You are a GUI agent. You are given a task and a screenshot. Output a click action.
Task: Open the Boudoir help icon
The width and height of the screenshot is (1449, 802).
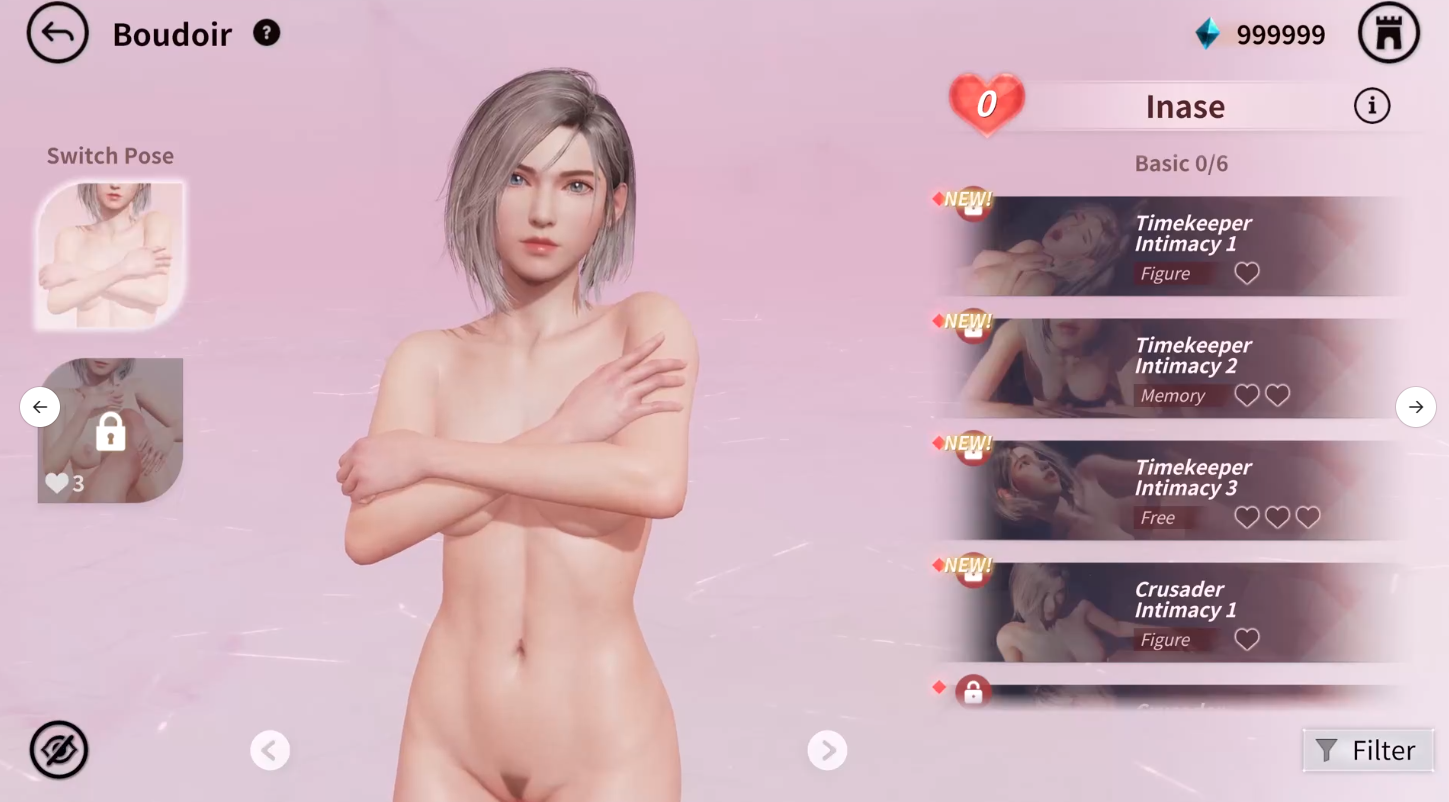266,33
